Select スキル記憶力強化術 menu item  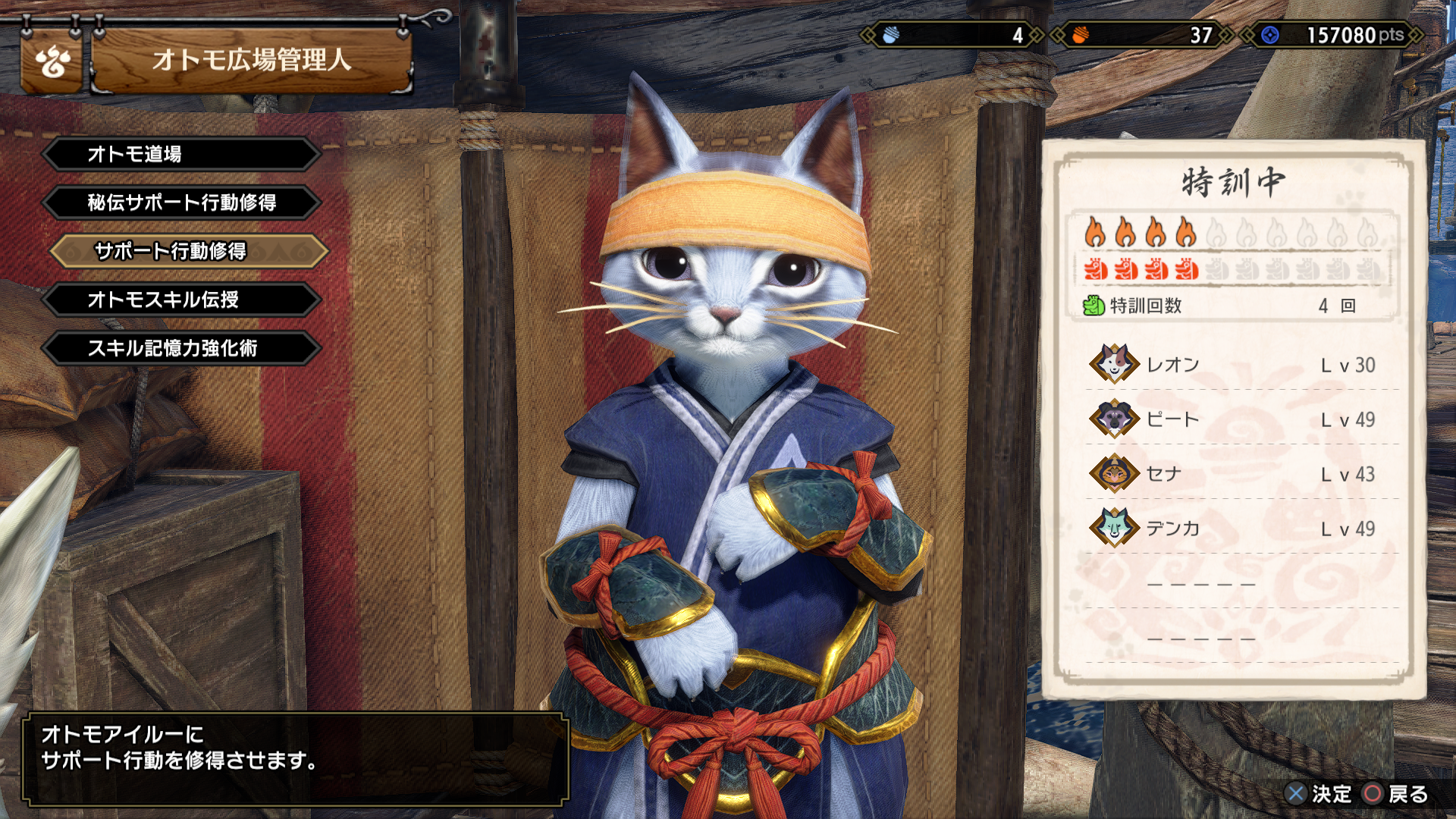(182, 348)
